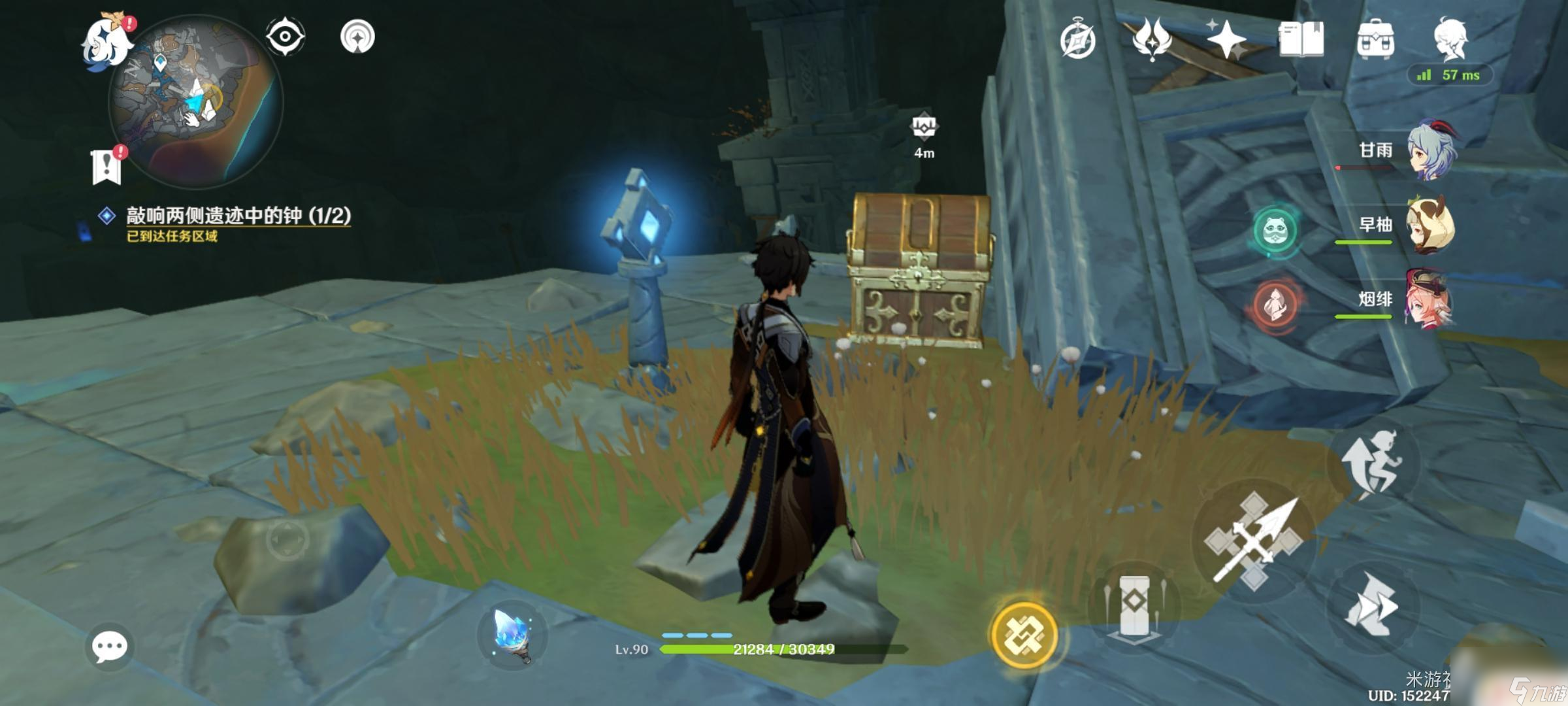The height and width of the screenshot is (706, 1568).
Task: Open the backpack inventory
Action: coord(1375,39)
